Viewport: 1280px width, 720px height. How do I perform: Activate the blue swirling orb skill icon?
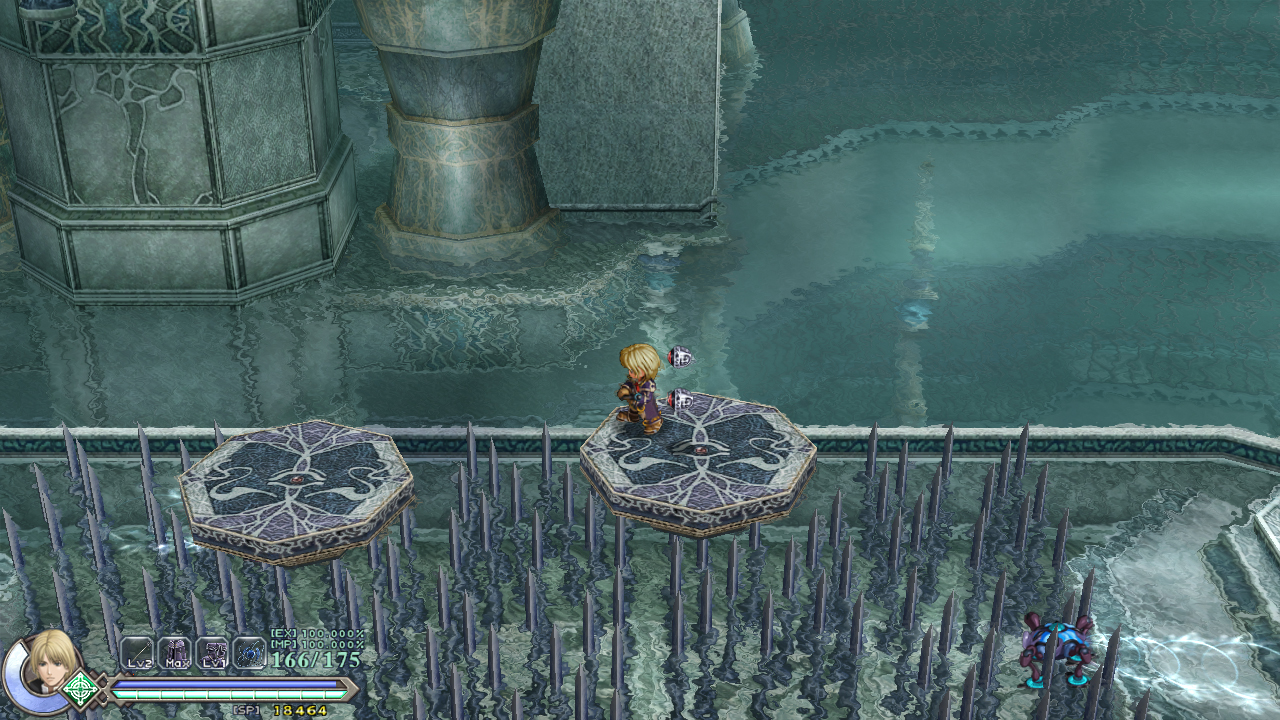click(249, 653)
